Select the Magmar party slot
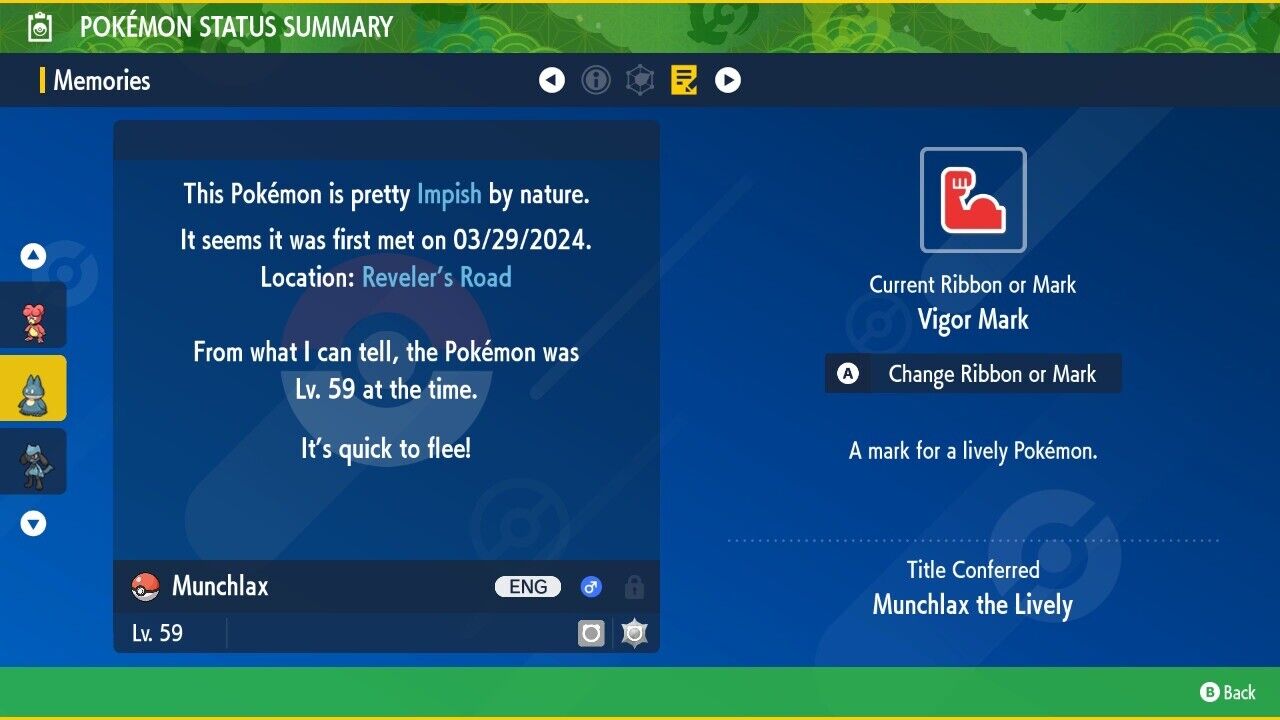This screenshot has width=1280, height=720. click(x=34, y=315)
